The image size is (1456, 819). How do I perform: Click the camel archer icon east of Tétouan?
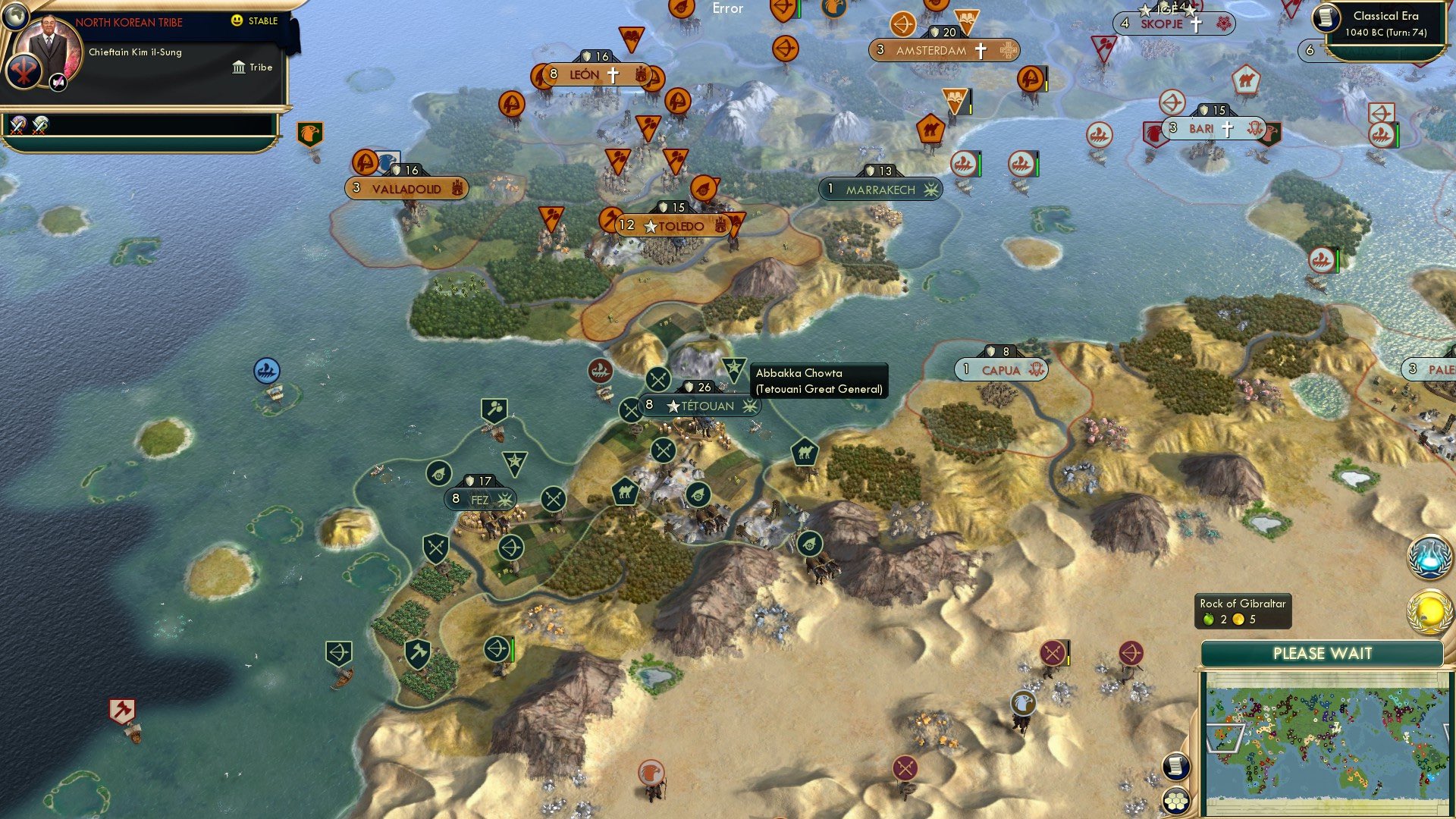(806, 452)
